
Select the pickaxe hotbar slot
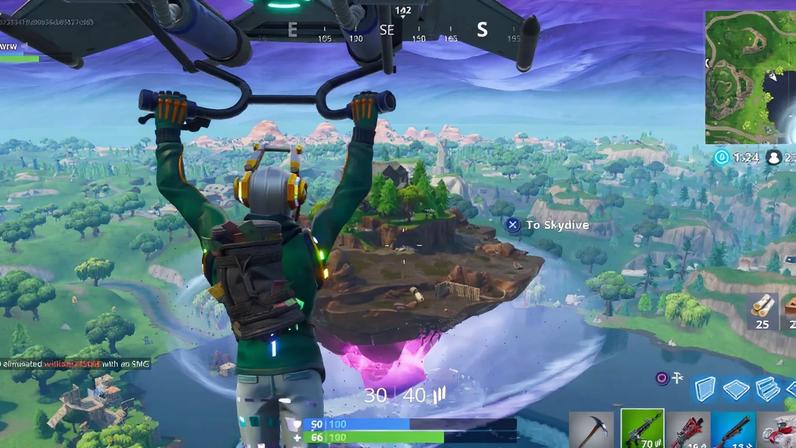tap(594, 430)
